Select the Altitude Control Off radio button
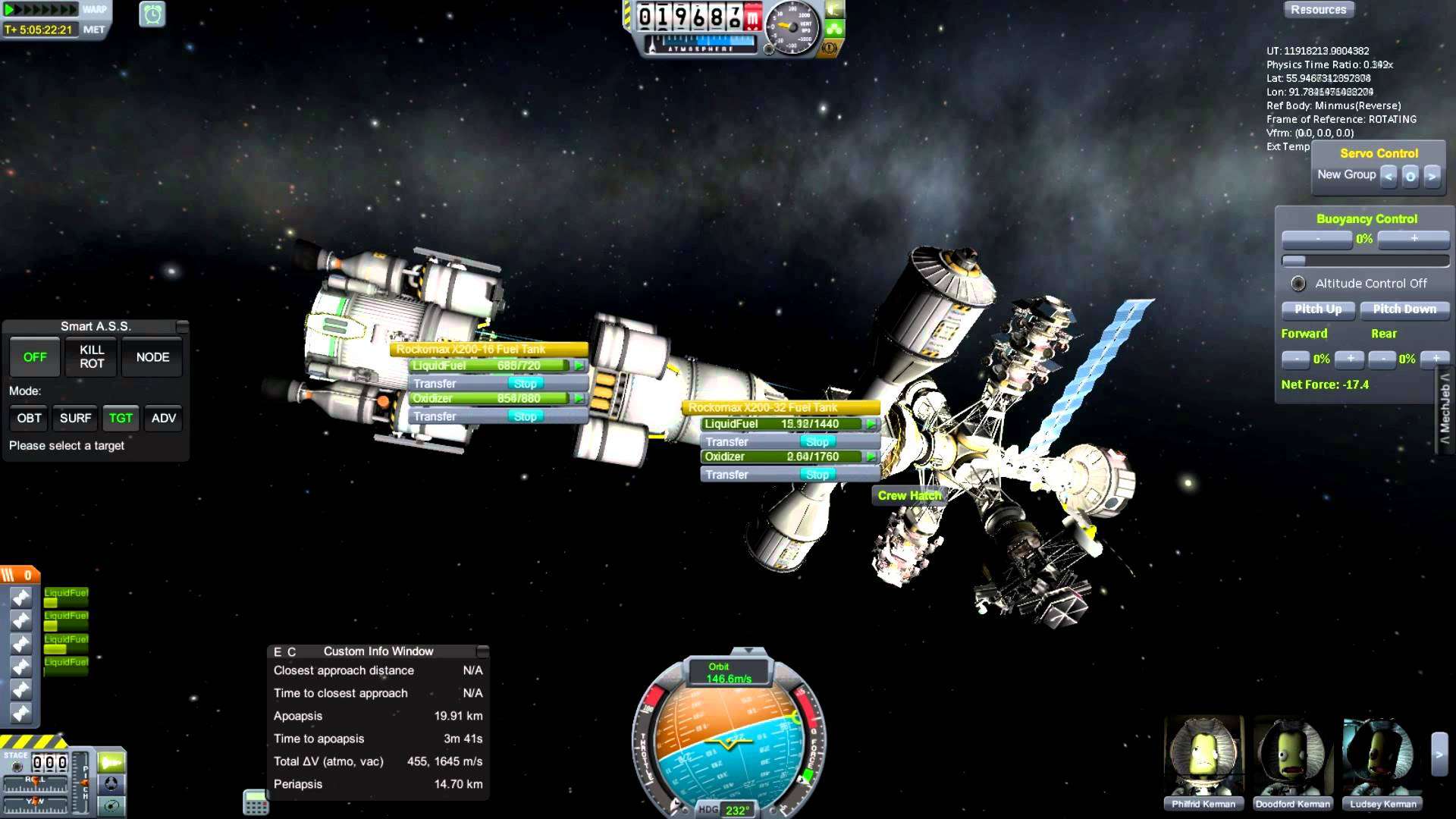Screen dimensions: 1456x819 (x=1300, y=283)
